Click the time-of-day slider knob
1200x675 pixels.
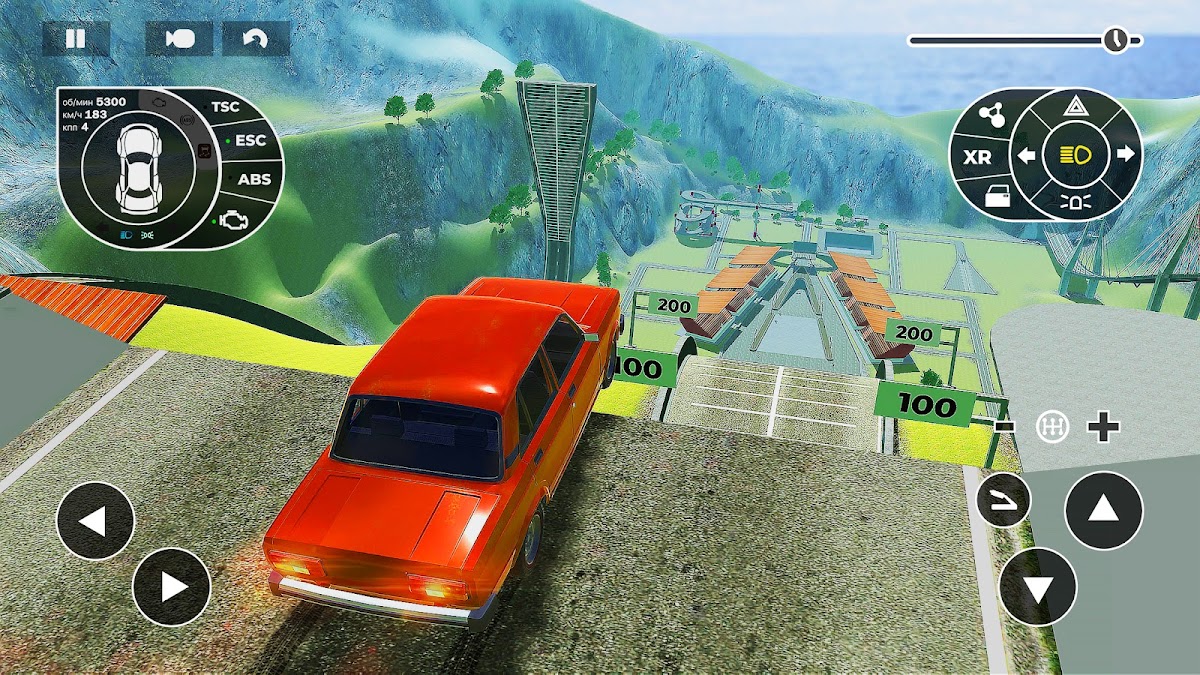tap(1115, 40)
